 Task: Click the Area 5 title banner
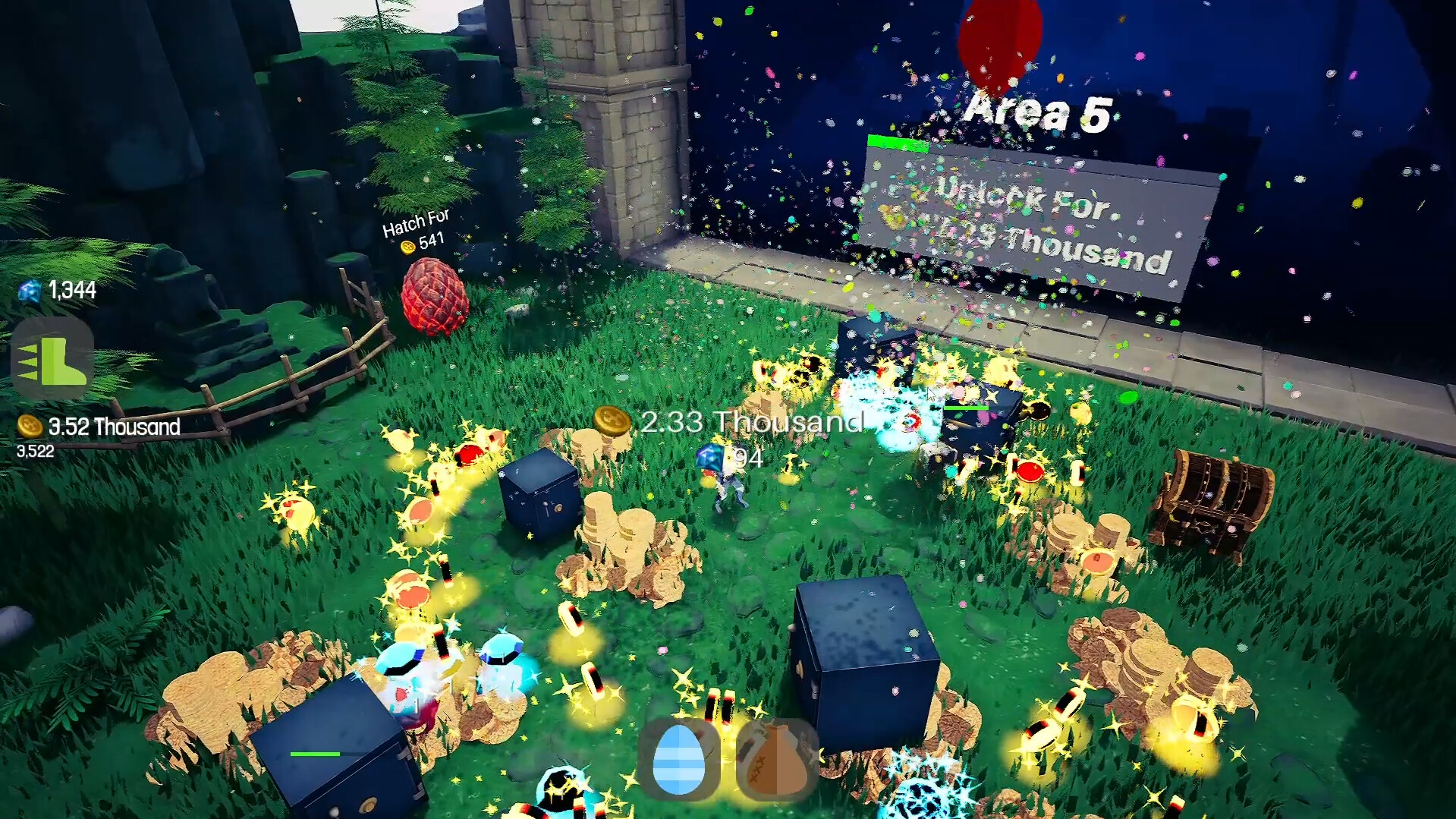coord(1038,110)
